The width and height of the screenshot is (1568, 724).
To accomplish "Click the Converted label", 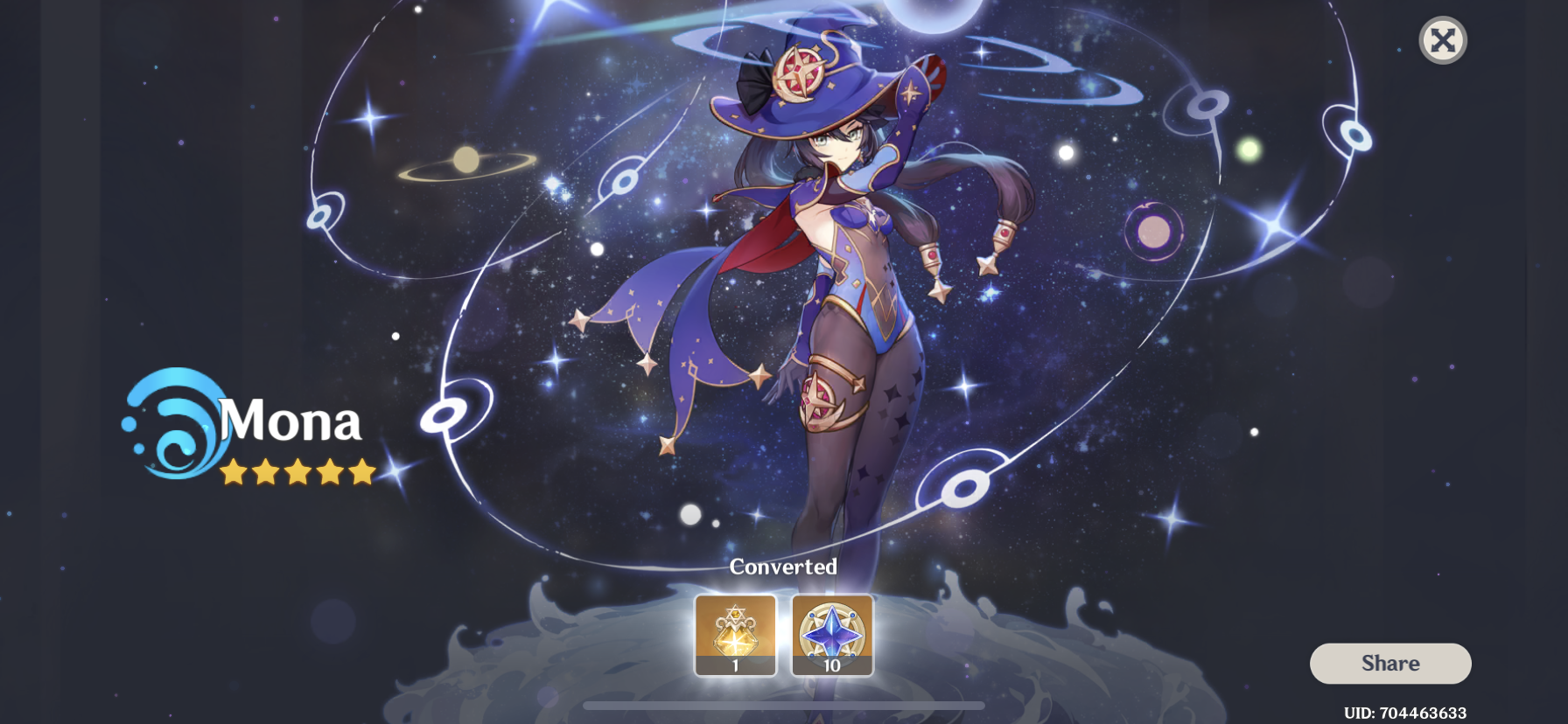I will point(784,567).
